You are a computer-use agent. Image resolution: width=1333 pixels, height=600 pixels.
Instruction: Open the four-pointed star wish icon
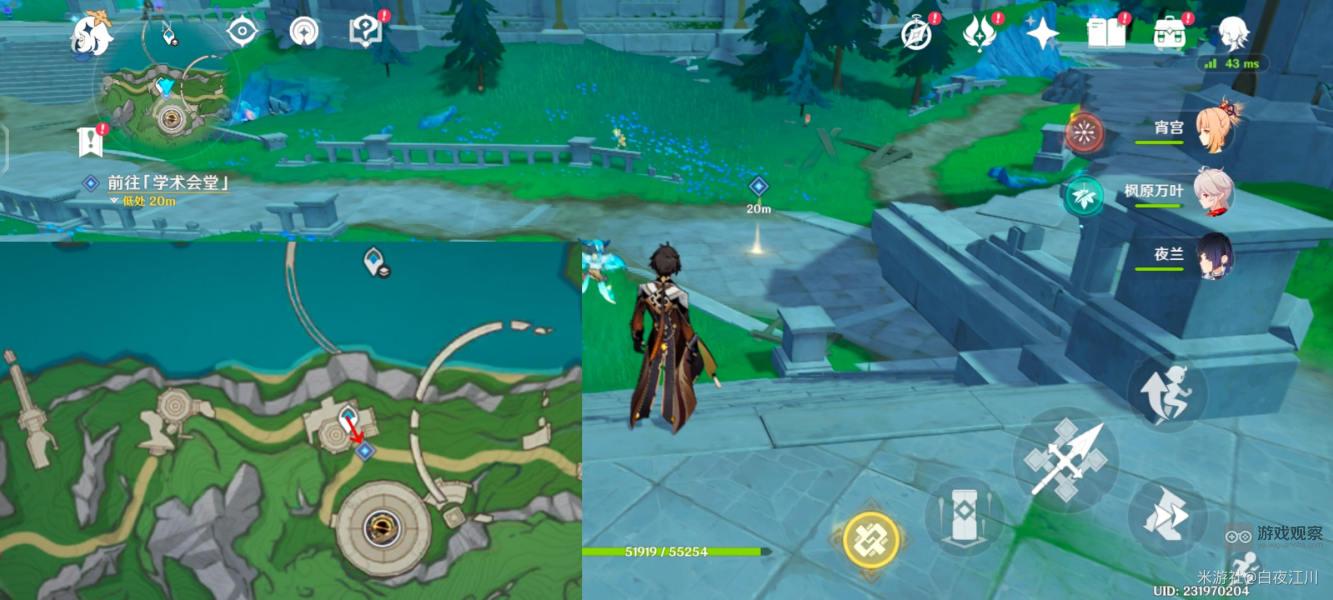(1042, 34)
